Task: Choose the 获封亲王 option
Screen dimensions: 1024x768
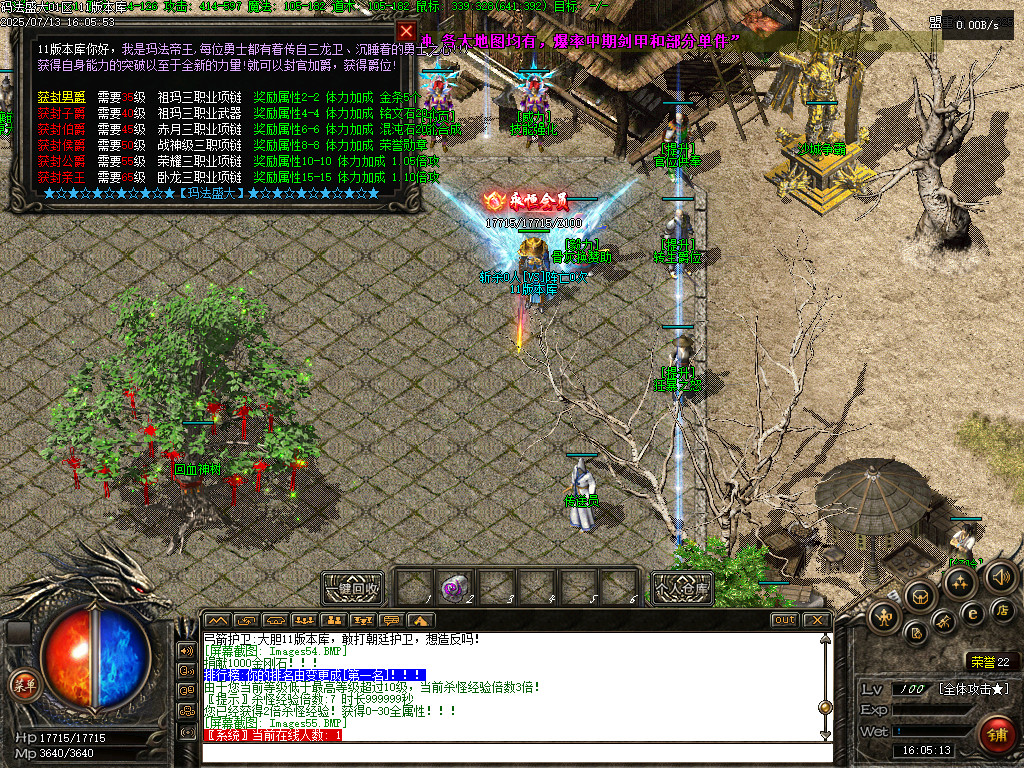Action: (62, 177)
